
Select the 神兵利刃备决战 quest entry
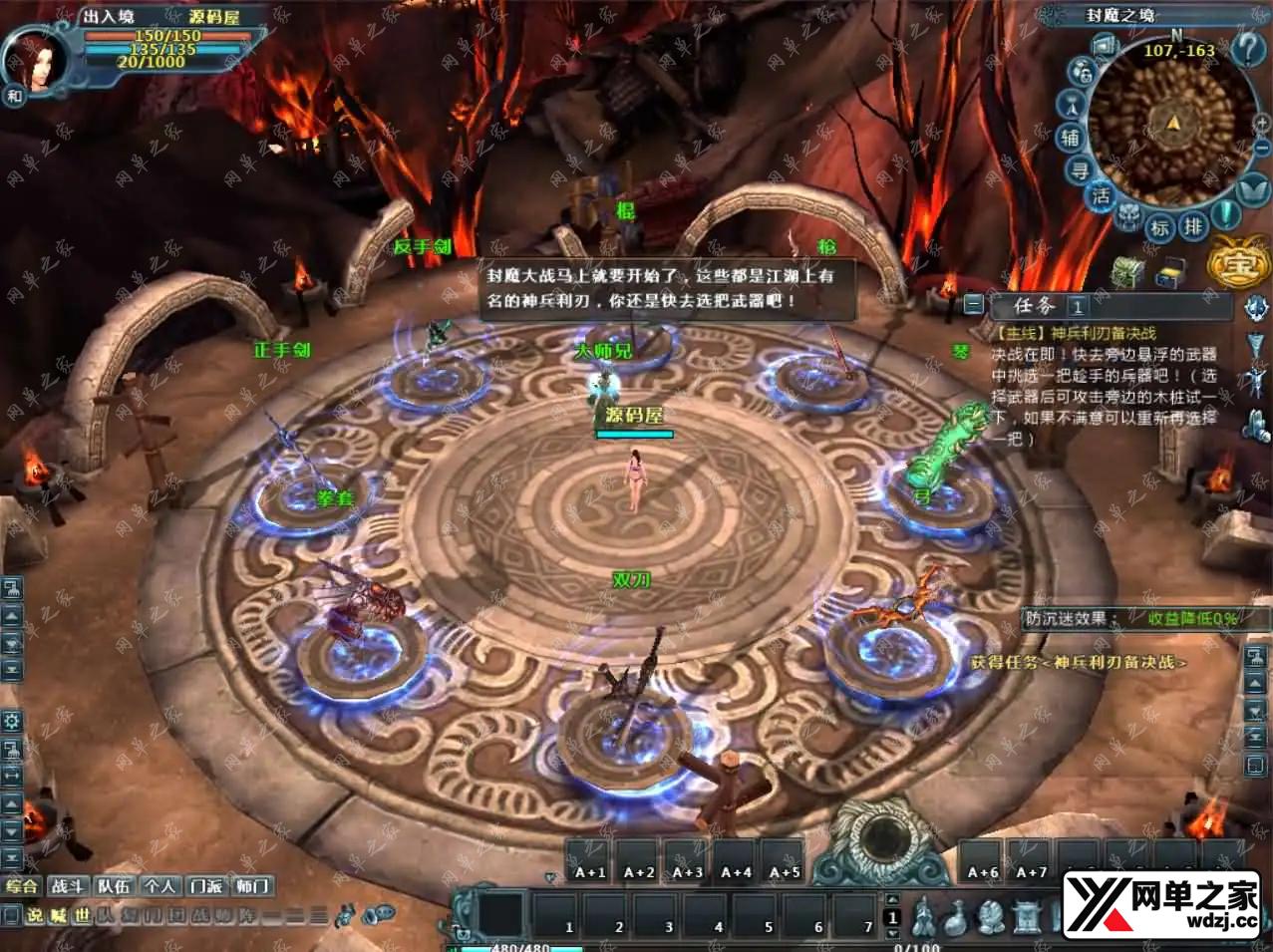(x=1075, y=333)
